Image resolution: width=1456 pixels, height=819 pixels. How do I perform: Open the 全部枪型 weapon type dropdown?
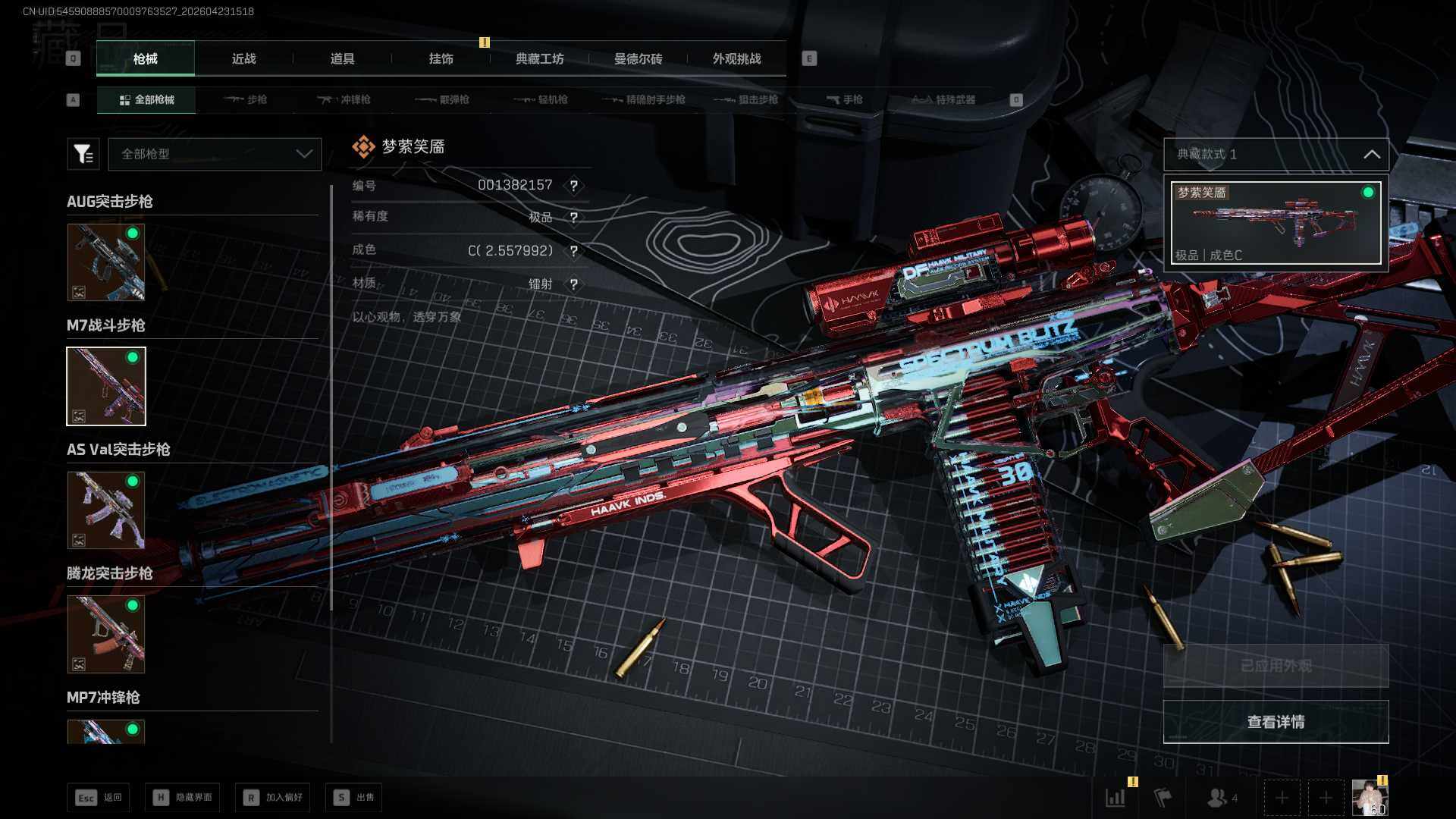215,154
